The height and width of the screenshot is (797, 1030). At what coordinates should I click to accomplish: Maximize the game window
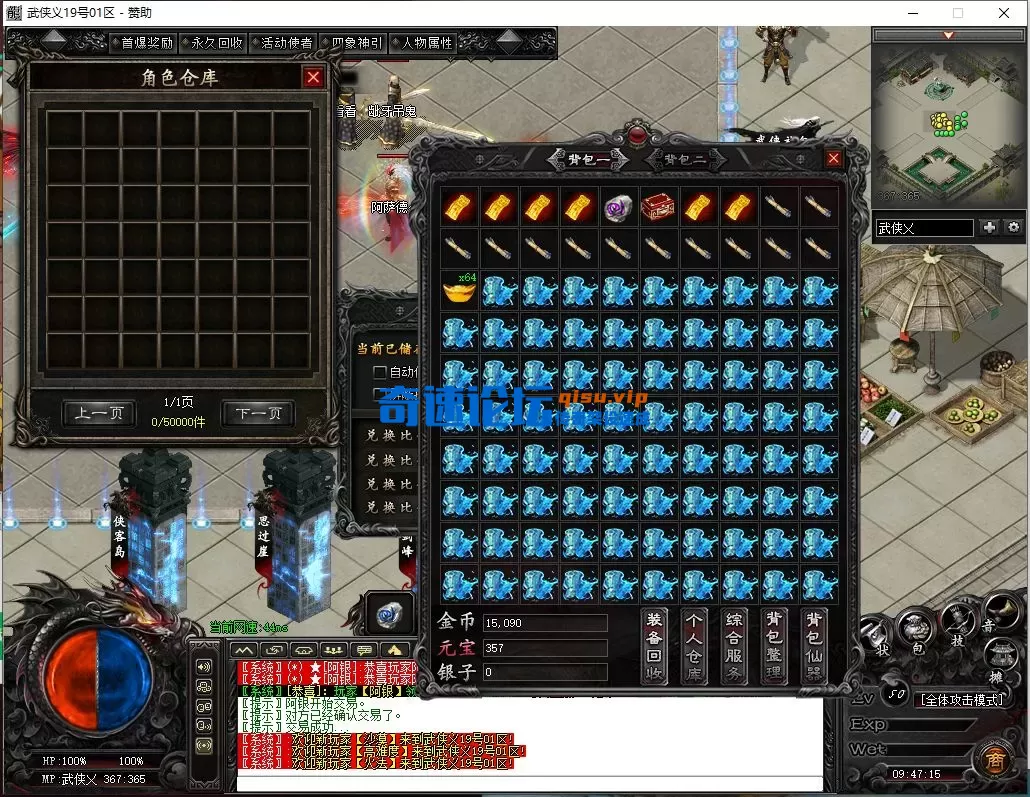(958, 13)
